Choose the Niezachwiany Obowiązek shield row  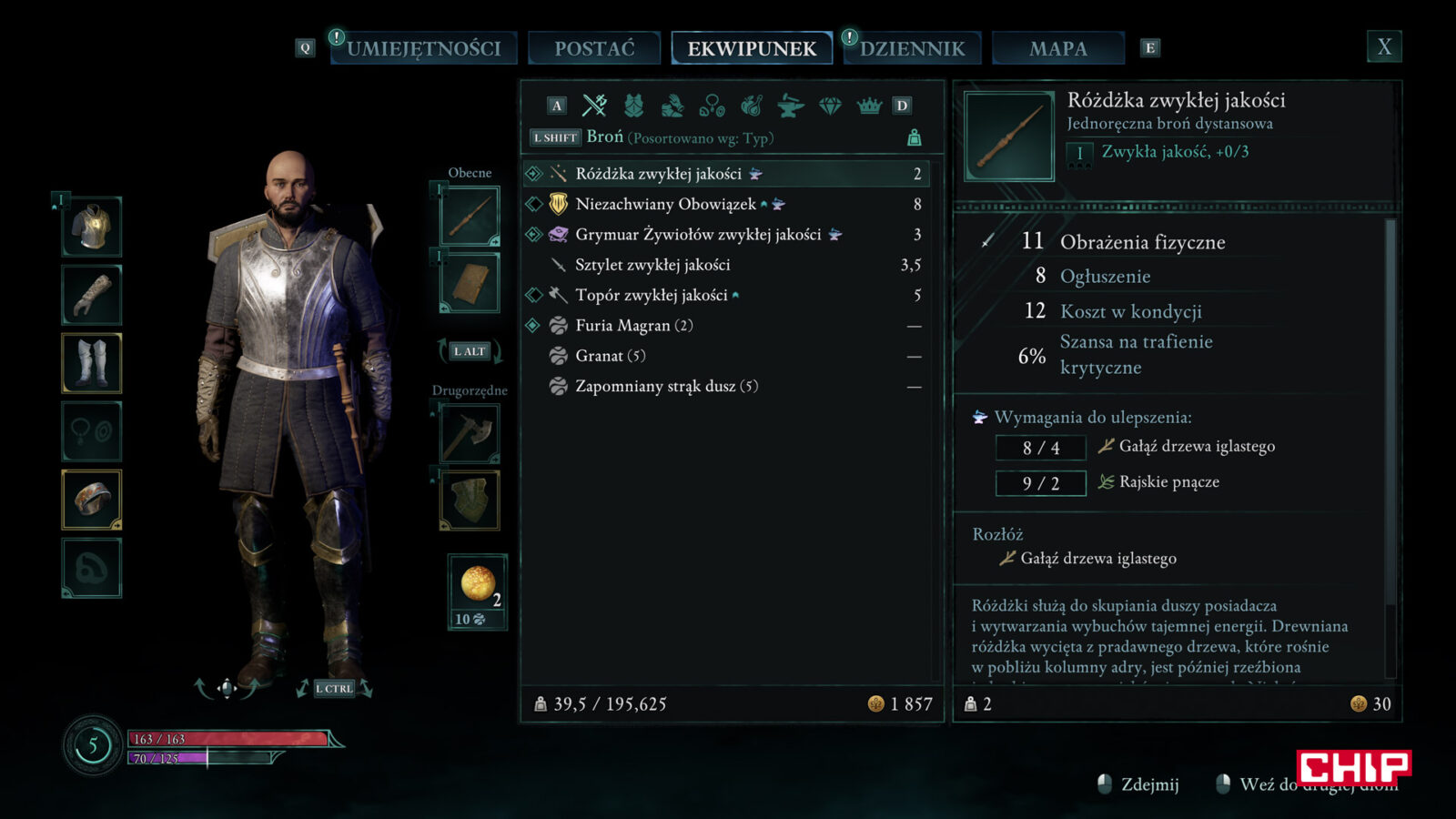click(665, 204)
